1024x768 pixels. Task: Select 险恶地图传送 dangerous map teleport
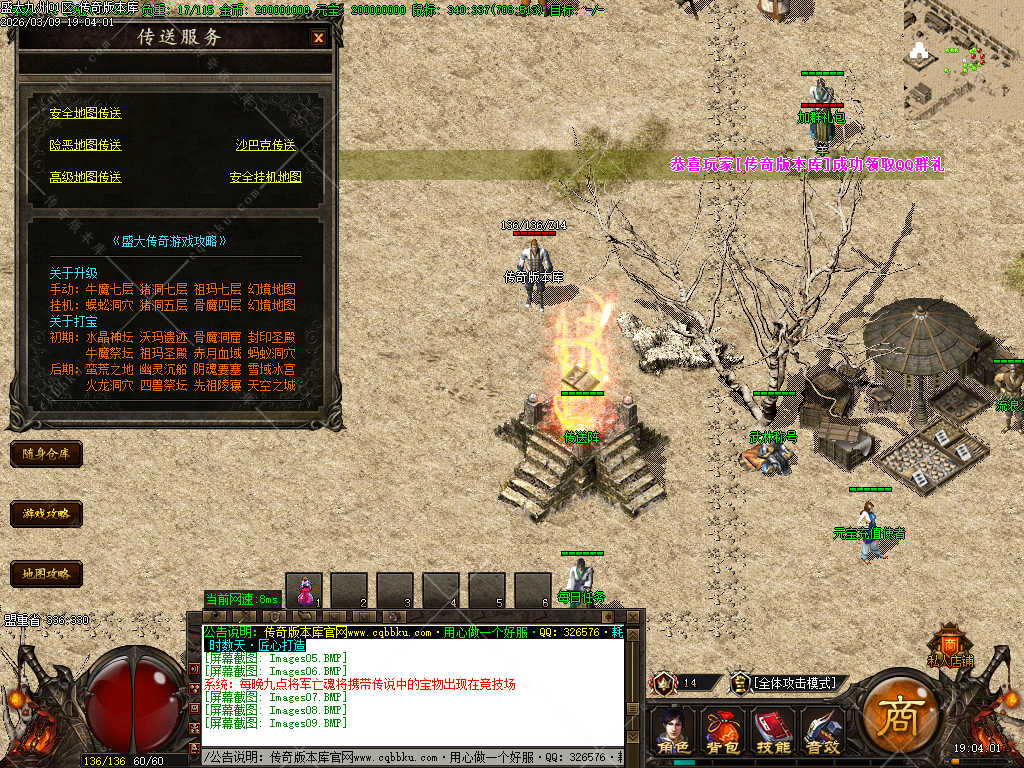coord(85,145)
